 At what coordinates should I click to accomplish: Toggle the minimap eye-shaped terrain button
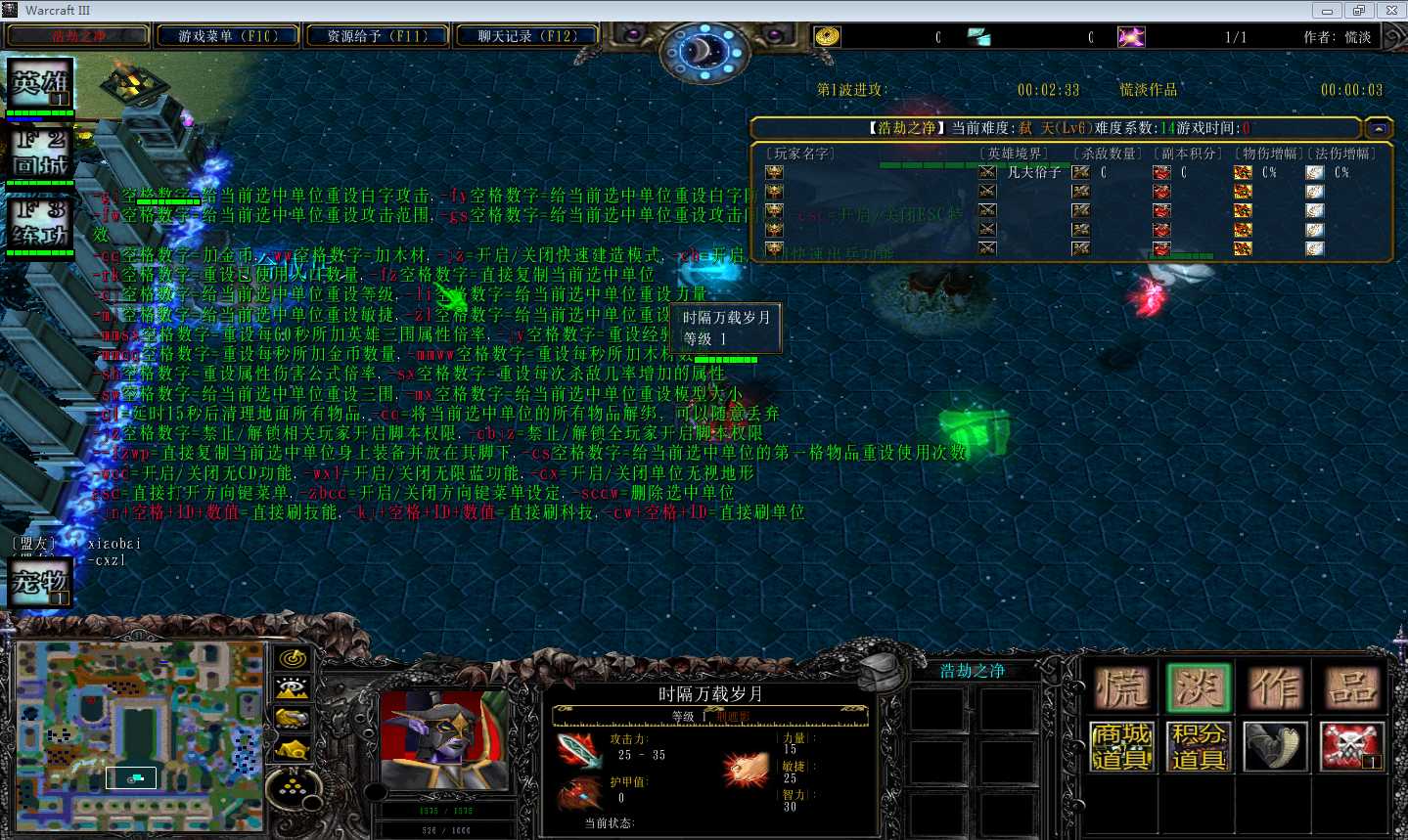coord(292,688)
